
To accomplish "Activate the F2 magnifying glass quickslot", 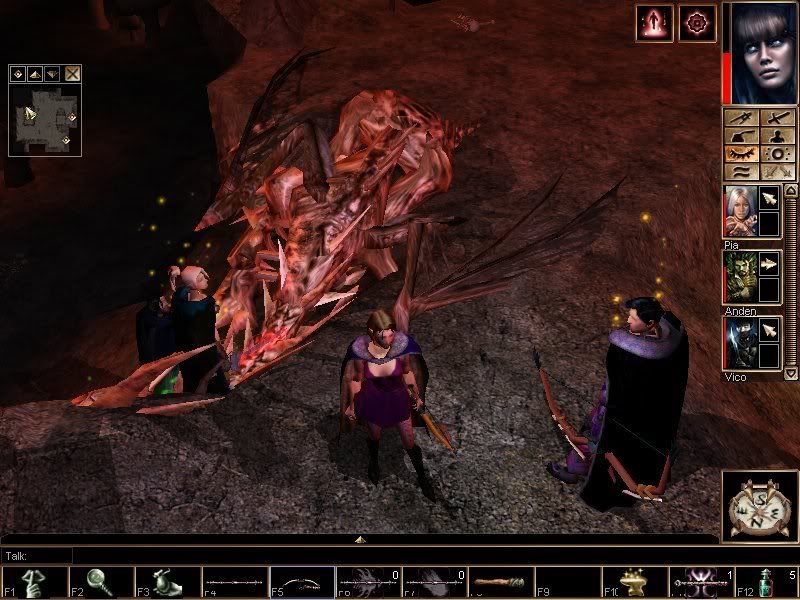I will click(96, 582).
